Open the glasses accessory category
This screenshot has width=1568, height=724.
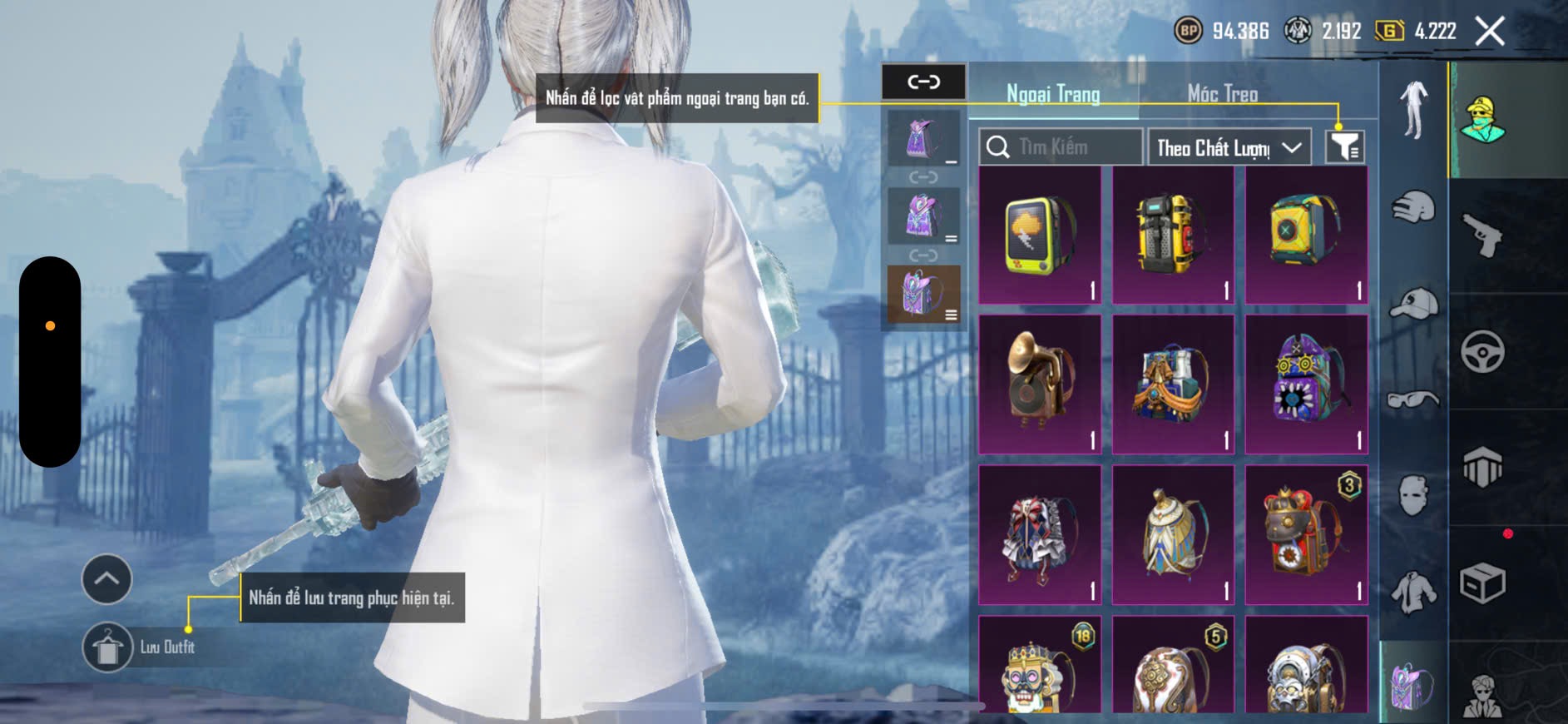point(1413,400)
